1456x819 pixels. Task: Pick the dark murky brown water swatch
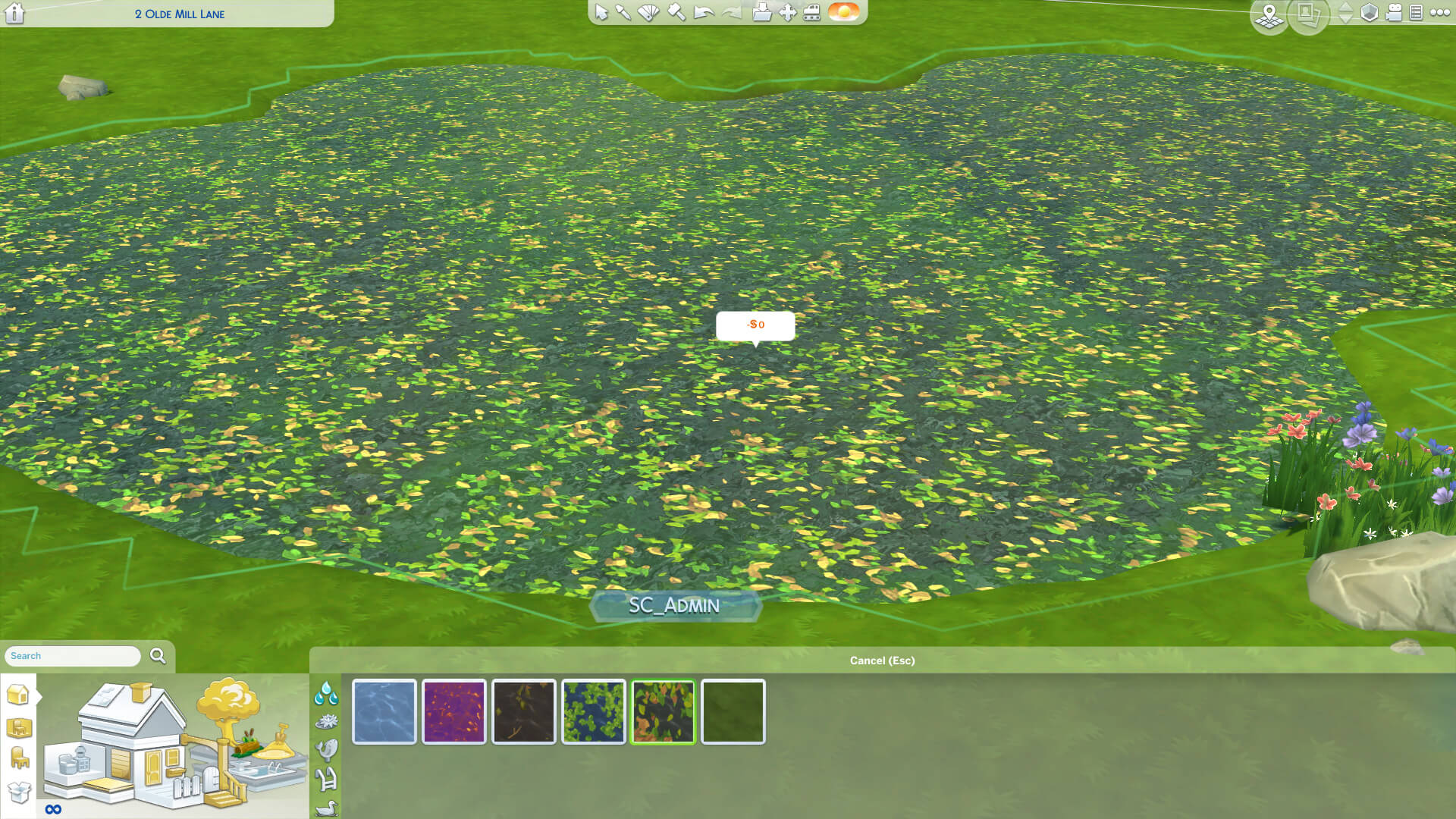(524, 712)
